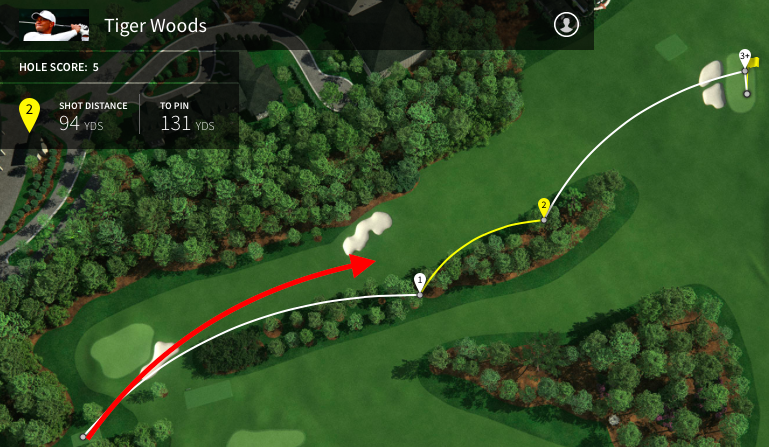Select the Tiger Woods player thumbnail
The height and width of the screenshot is (447, 769).
[45, 25]
